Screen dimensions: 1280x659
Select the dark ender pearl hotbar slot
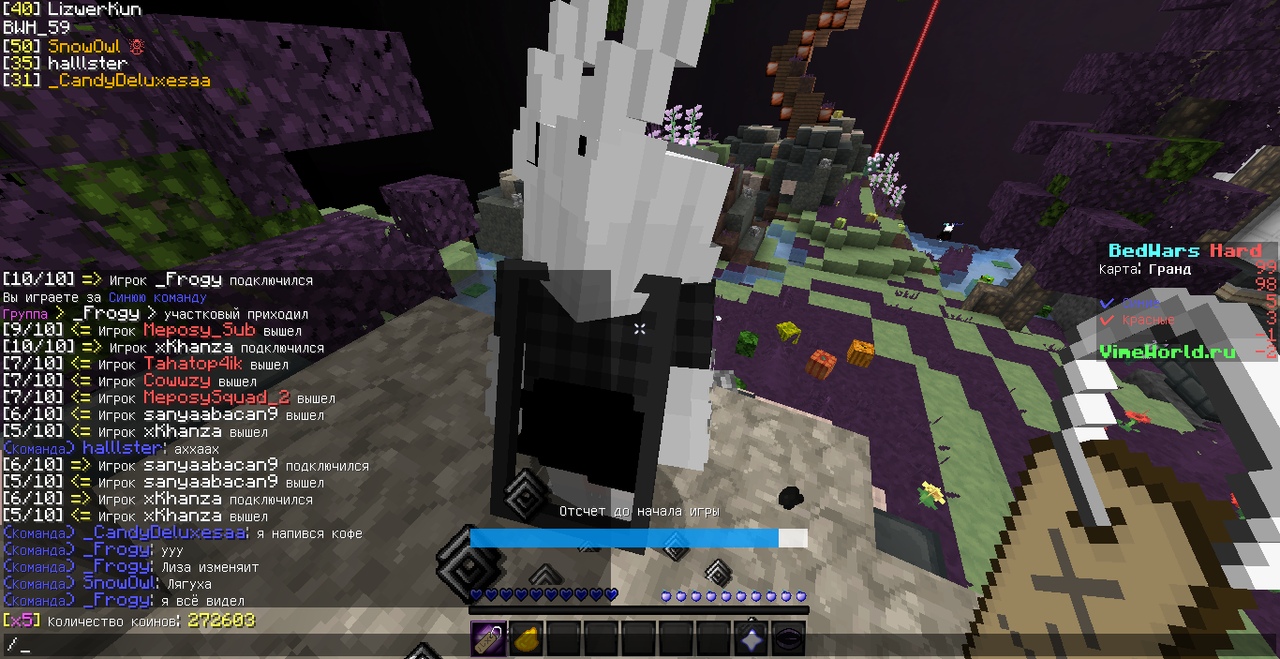pos(790,638)
